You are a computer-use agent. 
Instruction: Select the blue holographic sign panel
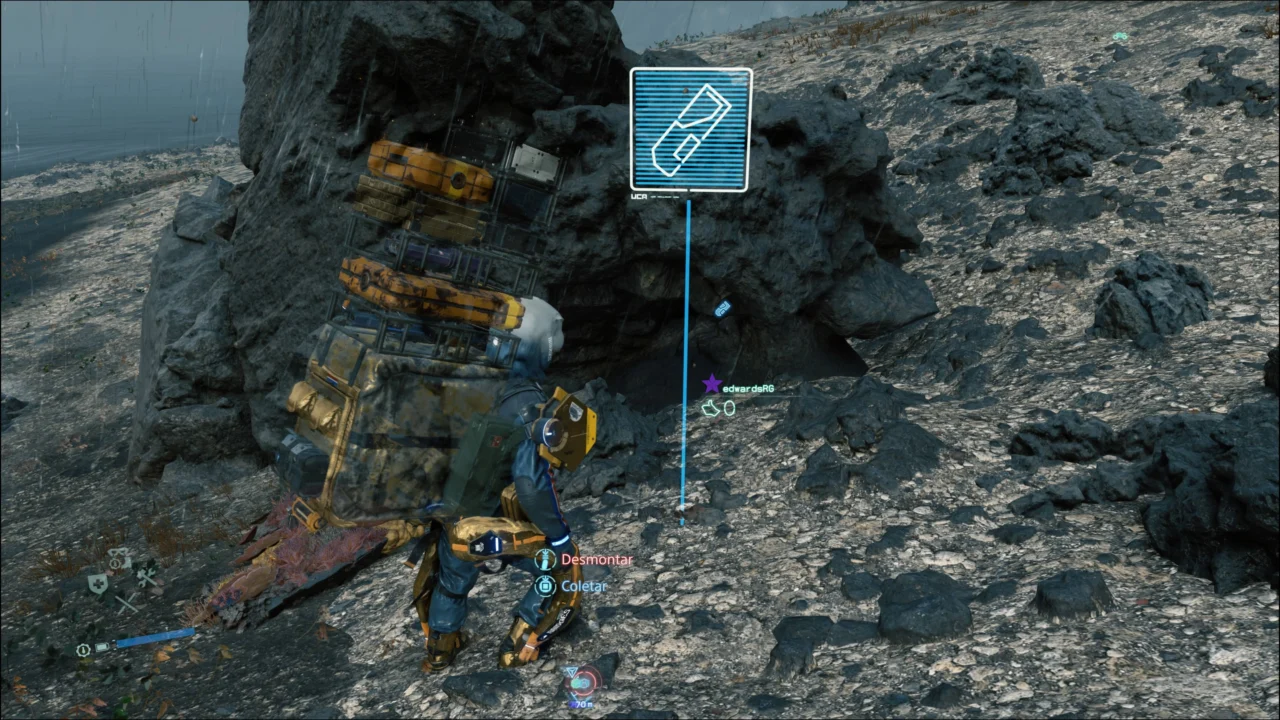690,129
